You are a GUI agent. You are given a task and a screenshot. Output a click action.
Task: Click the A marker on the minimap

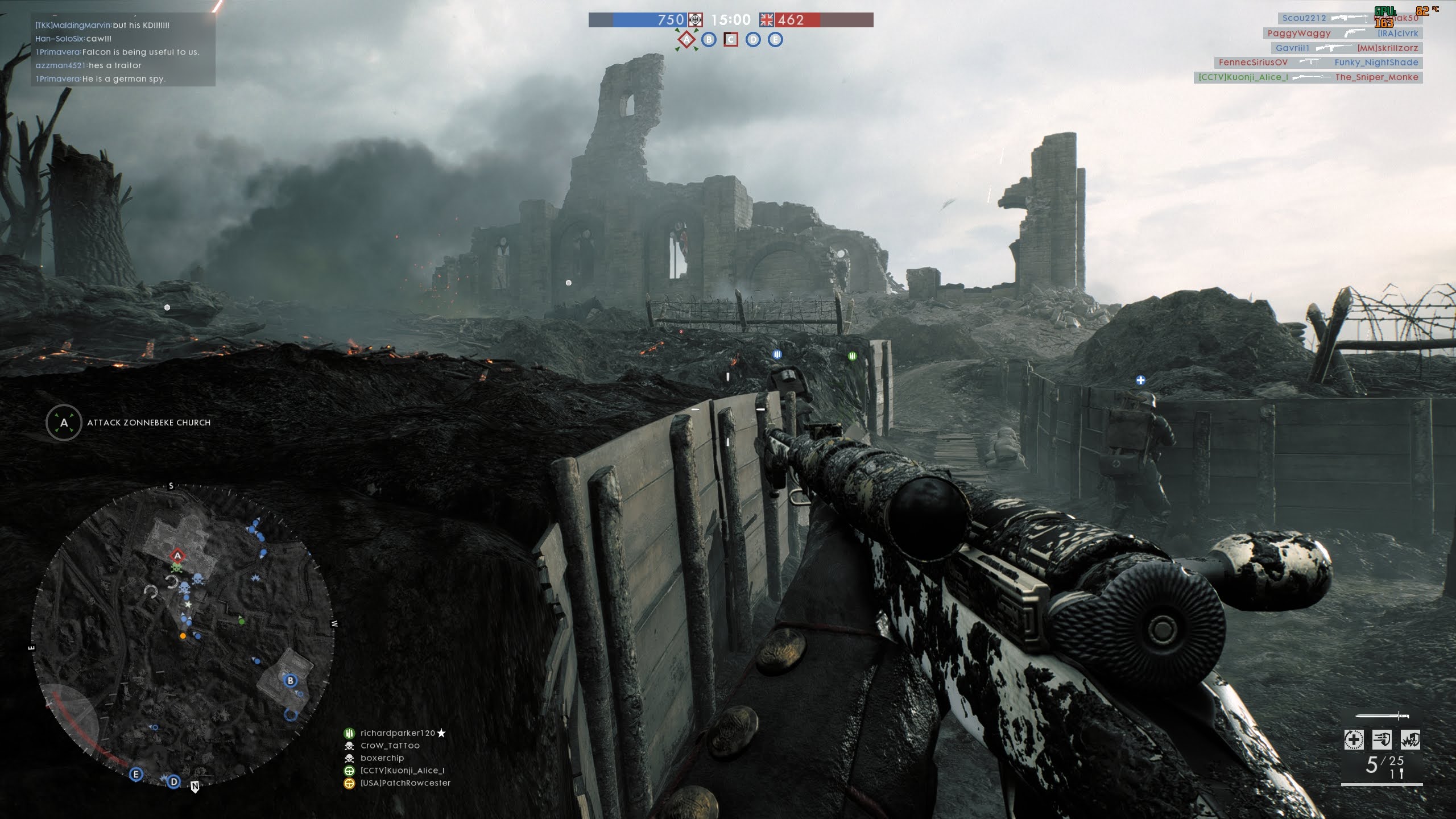tap(177, 556)
